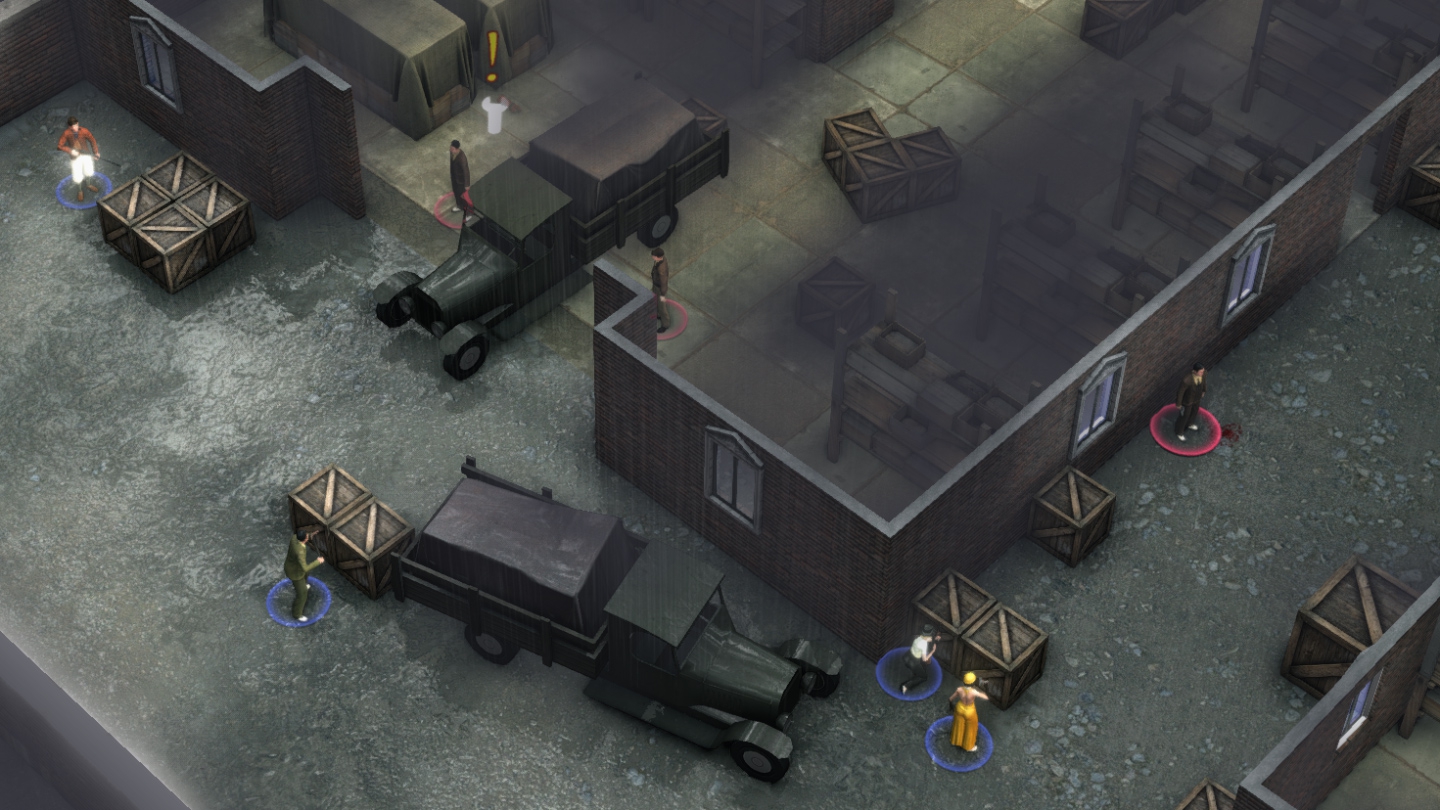Screen dimensions: 1440x810
Task: Target the enemy beside the upper truck
Action: click(459, 178)
